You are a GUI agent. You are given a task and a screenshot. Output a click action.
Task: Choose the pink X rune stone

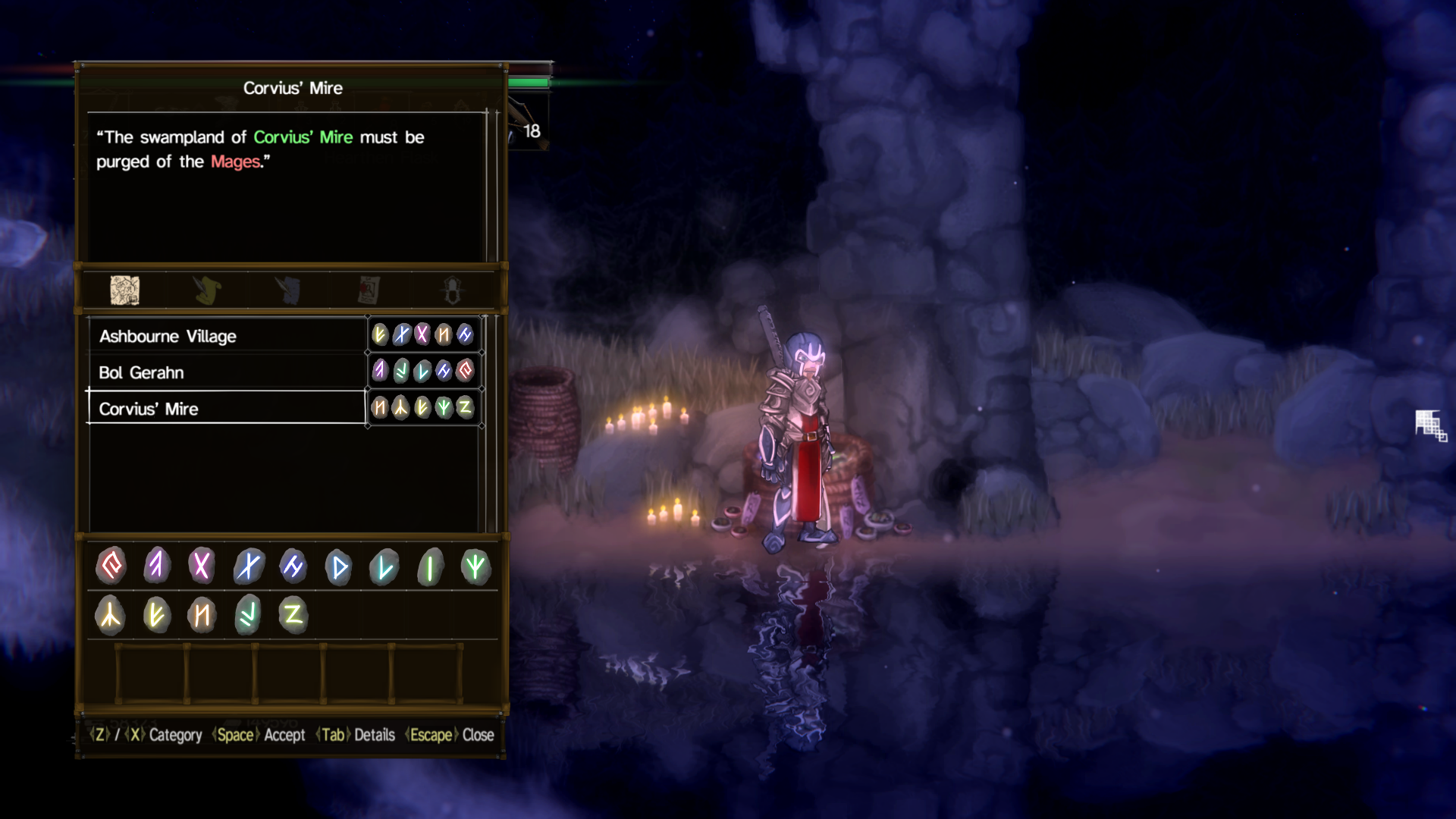point(202,566)
